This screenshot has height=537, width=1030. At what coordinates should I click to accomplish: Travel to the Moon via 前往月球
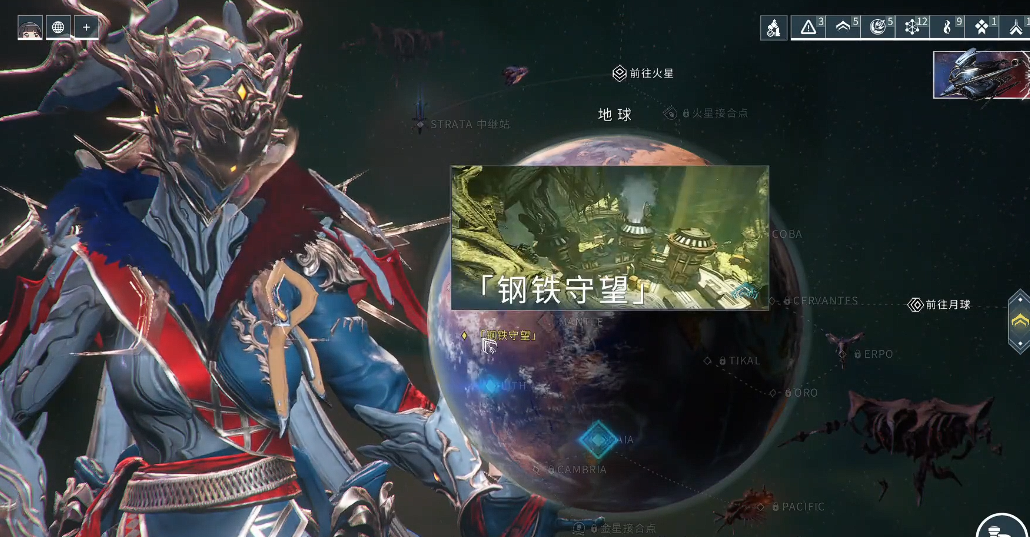[938, 304]
